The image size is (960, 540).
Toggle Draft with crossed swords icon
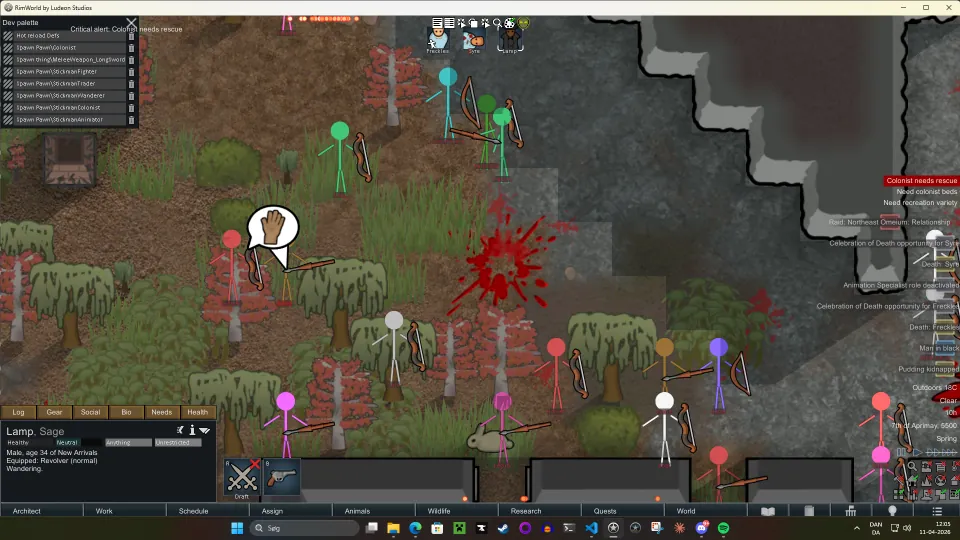click(x=241, y=477)
